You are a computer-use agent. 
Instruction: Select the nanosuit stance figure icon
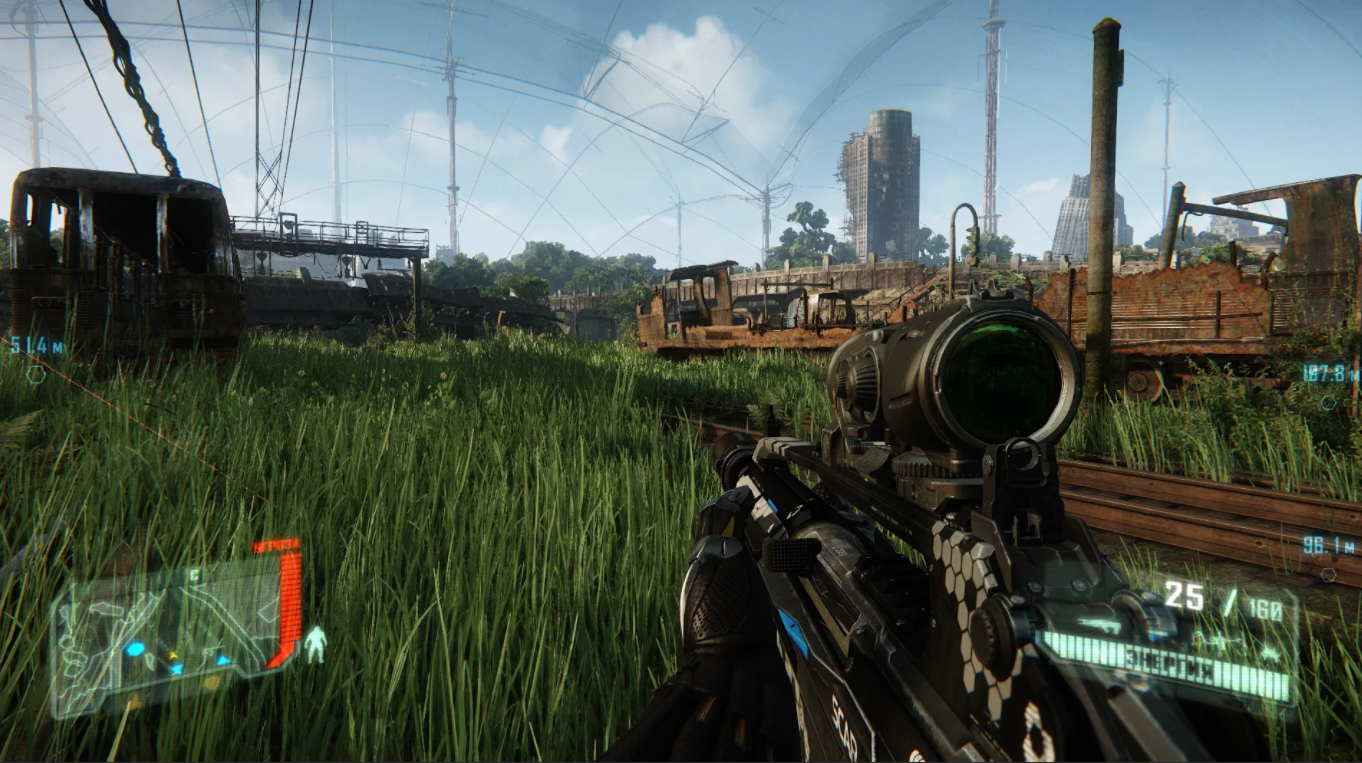point(315,645)
